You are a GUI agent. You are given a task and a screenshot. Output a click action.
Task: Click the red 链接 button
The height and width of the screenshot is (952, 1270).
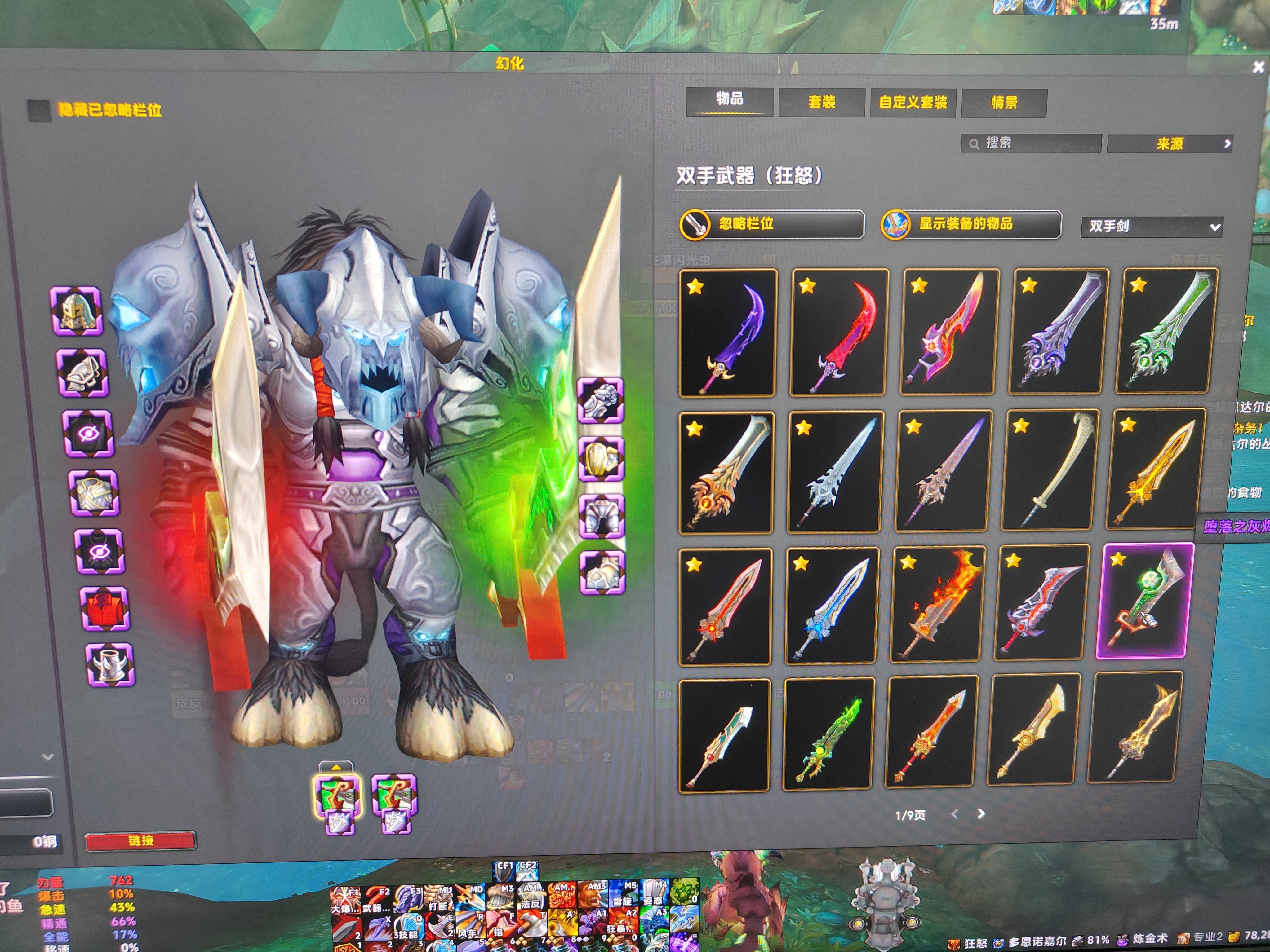[141, 841]
